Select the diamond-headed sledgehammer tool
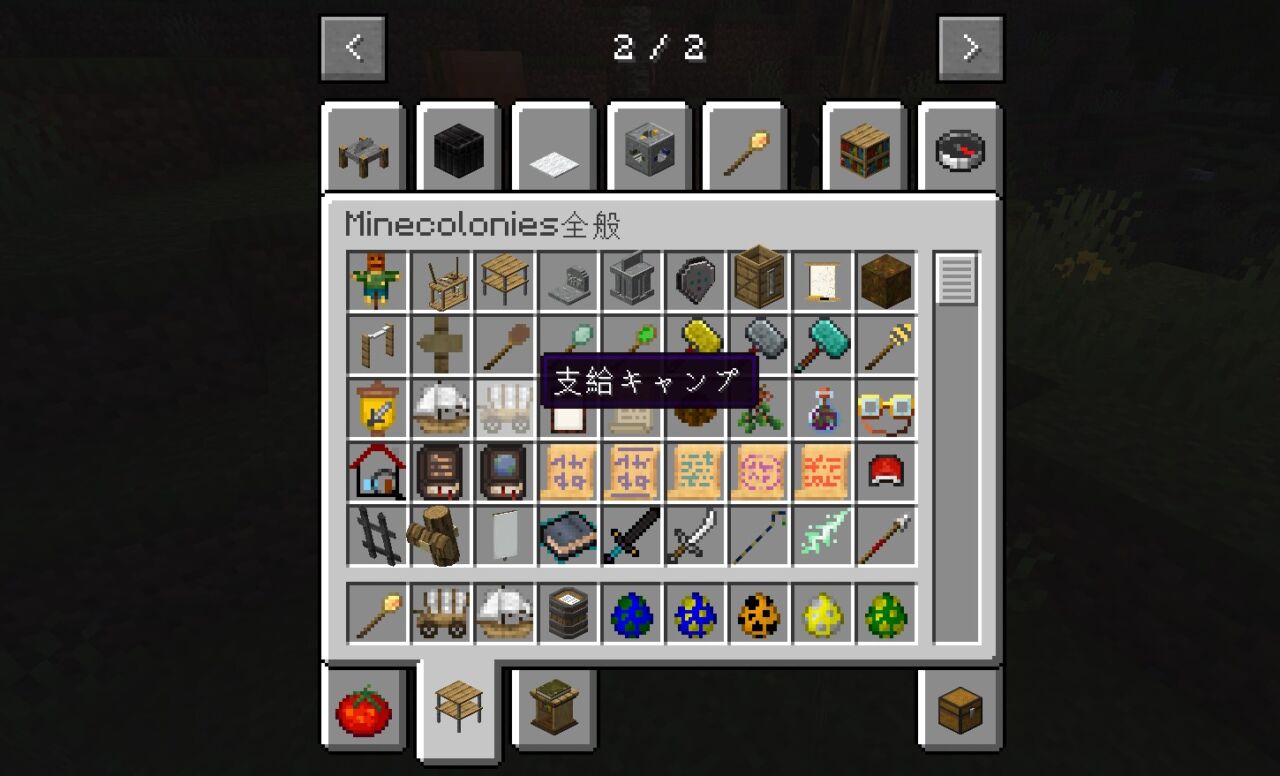This screenshot has width=1280, height=776. point(824,344)
